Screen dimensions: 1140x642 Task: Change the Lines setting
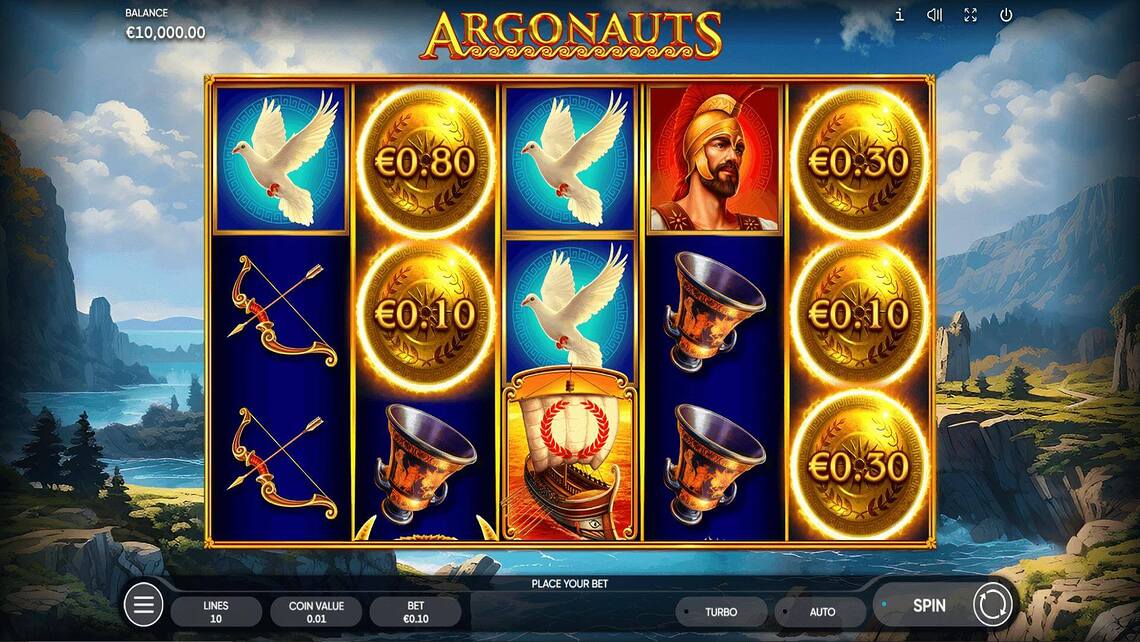coord(216,612)
